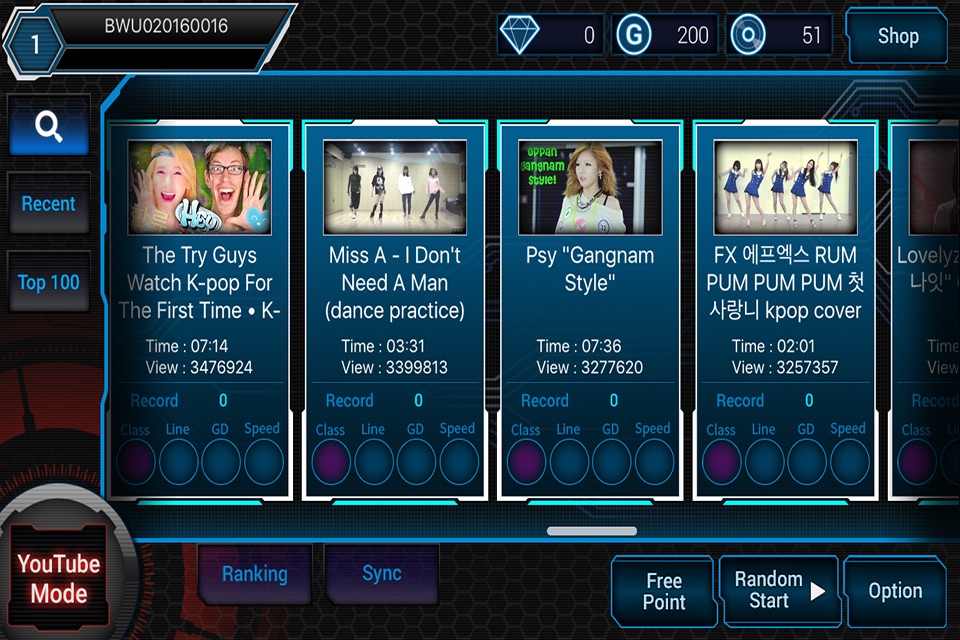Image resolution: width=960 pixels, height=640 pixels.
Task: Tap the Sync button
Action: (x=382, y=574)
